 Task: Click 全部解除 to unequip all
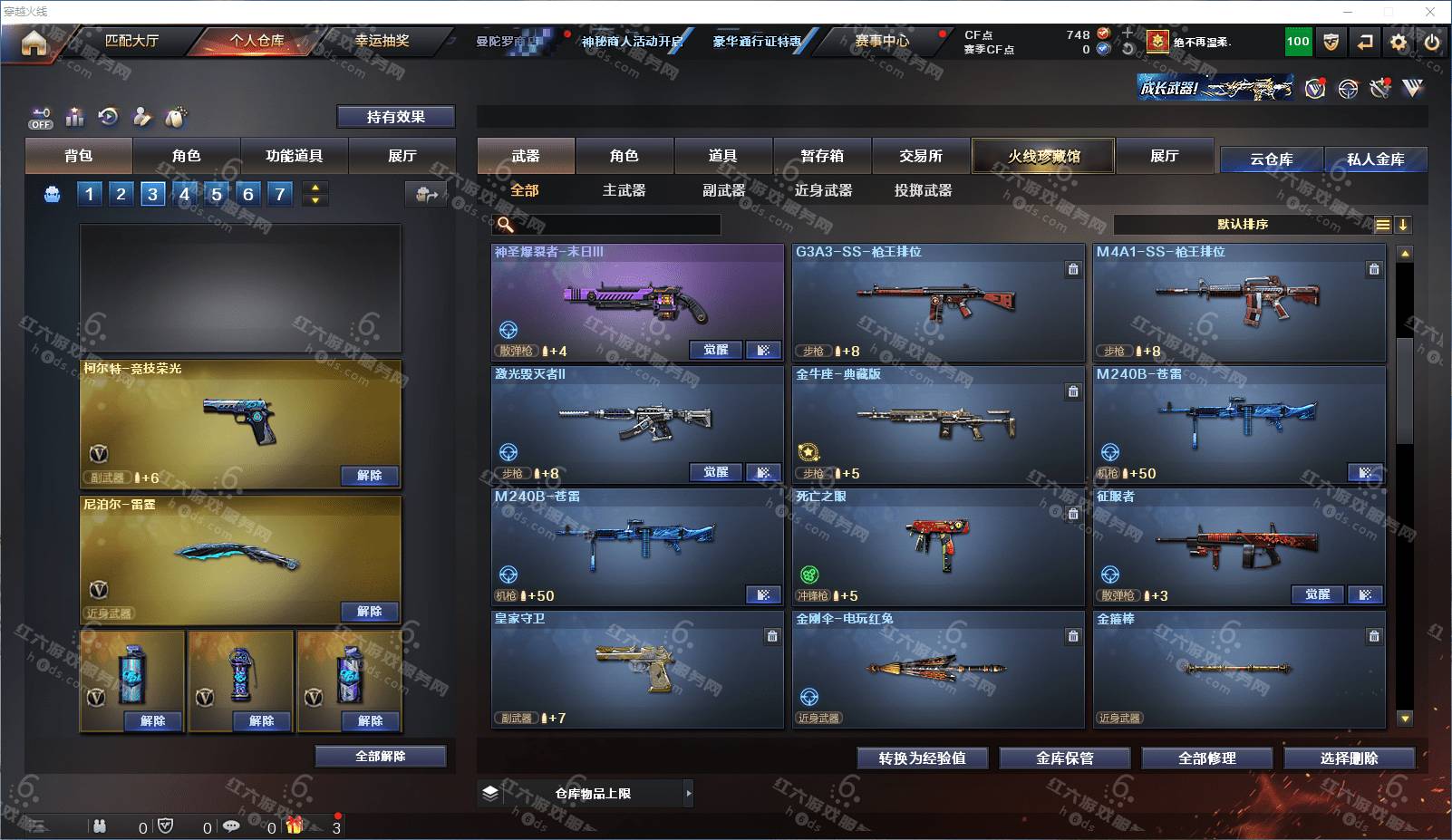pyautogui.click(x=380, y=757)
